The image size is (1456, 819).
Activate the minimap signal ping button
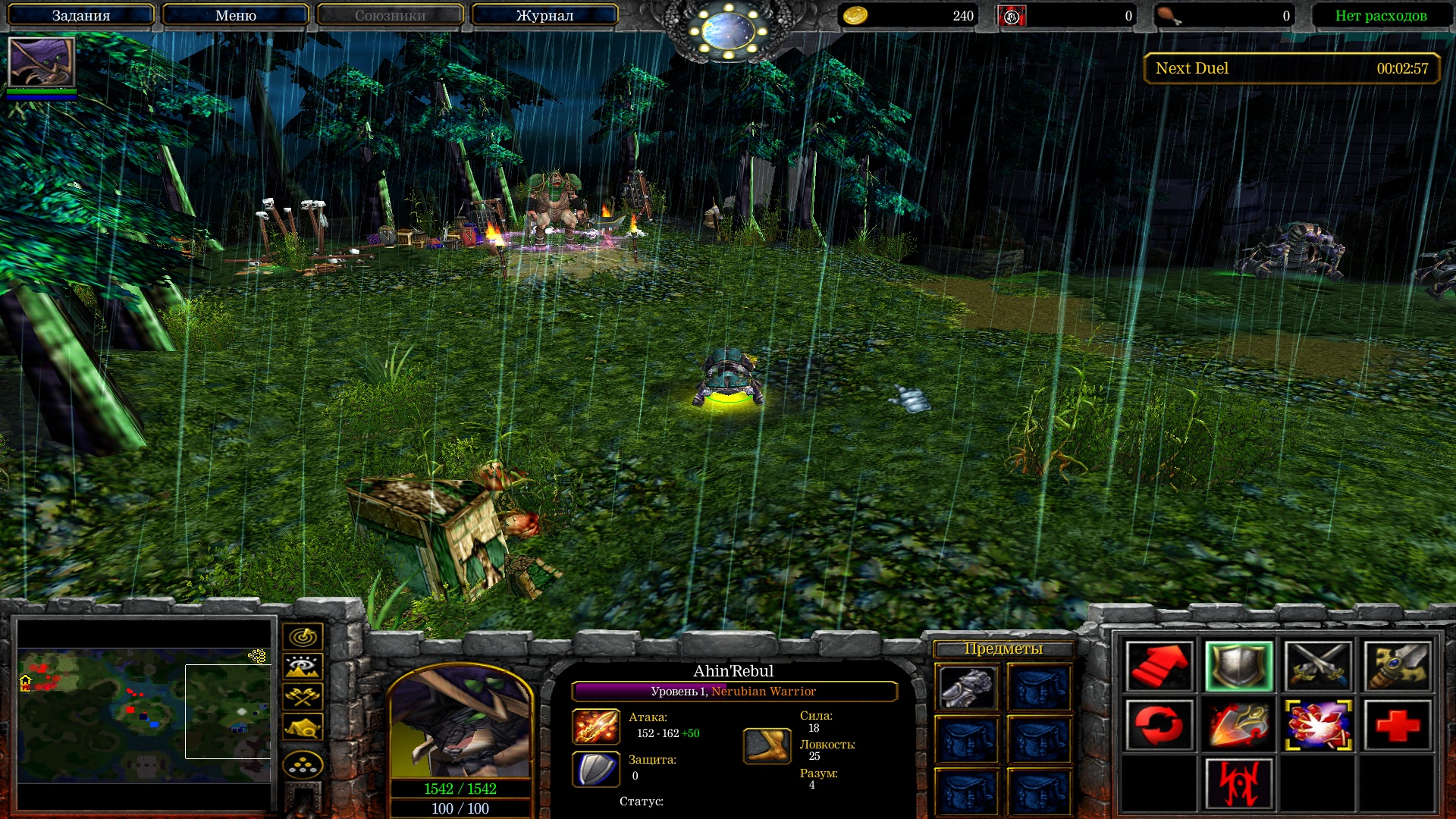point(303,636)
